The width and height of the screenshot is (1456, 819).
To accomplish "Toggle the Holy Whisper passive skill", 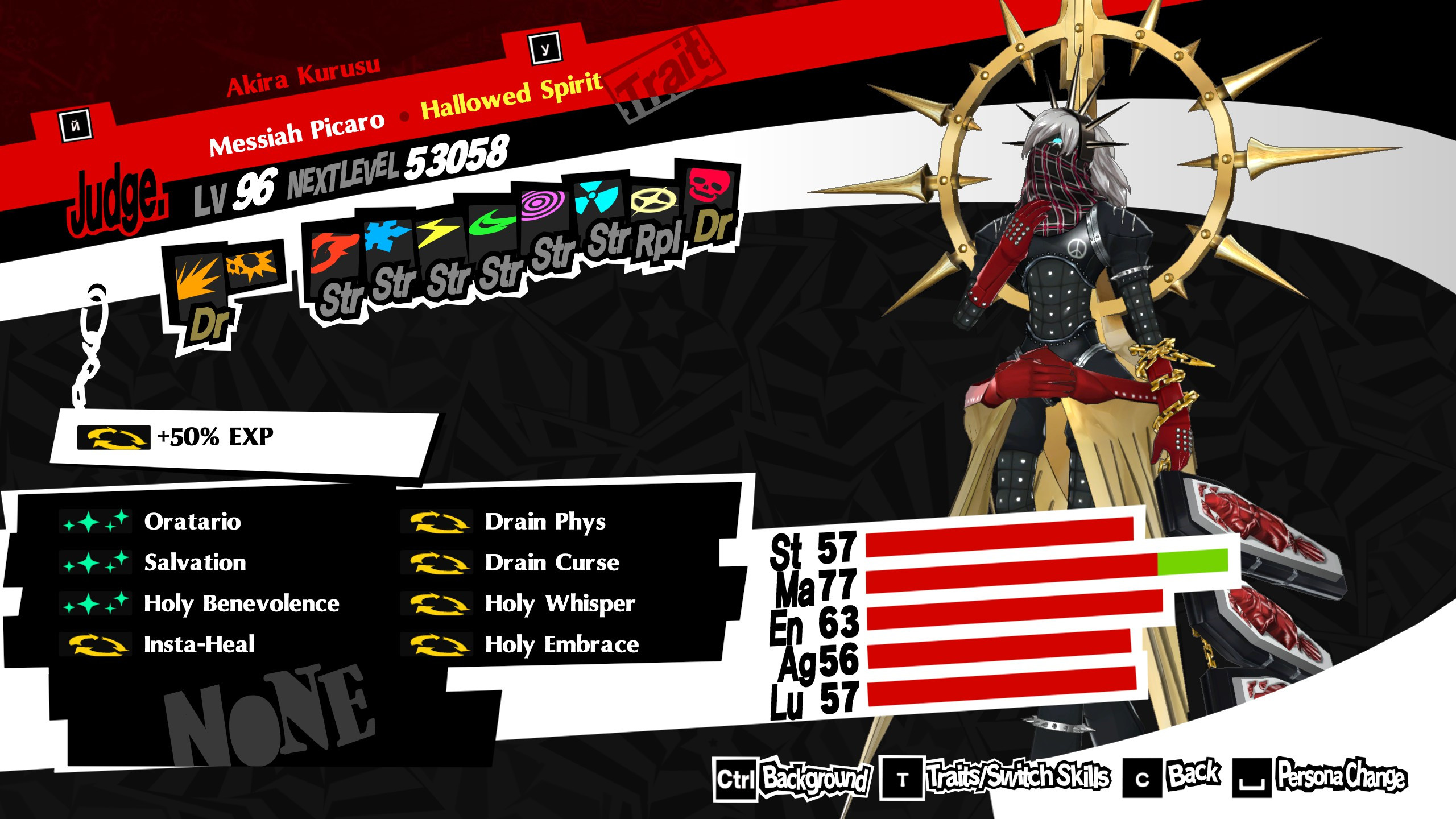I will [x=559, y=605].
